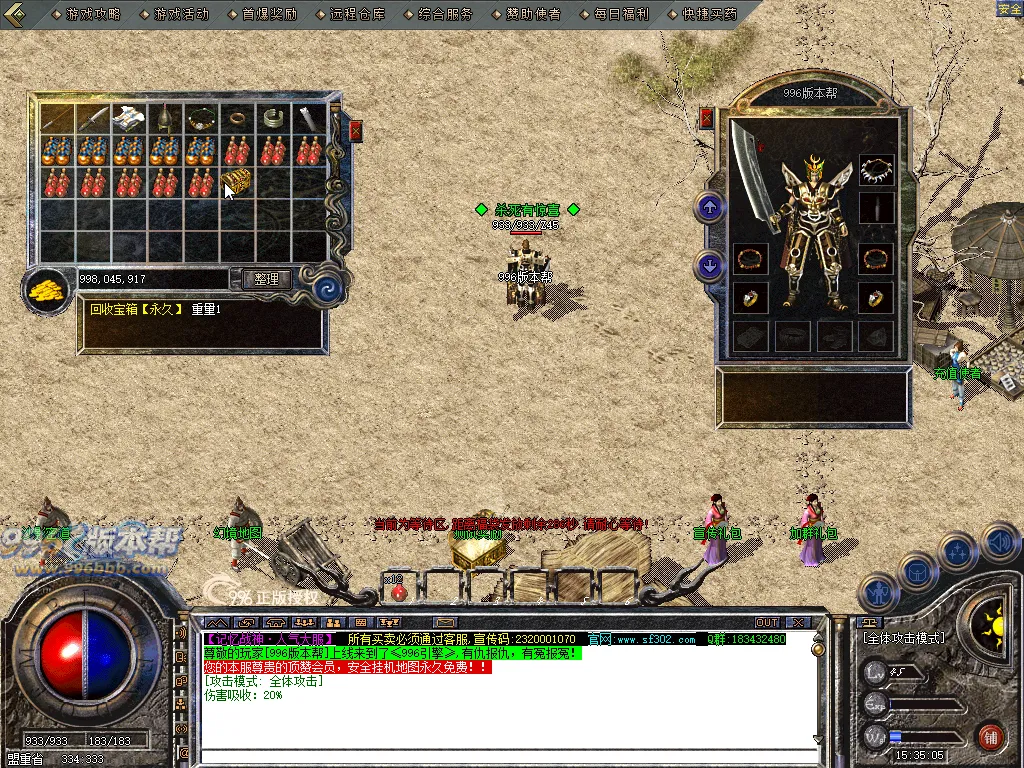1024x768 pixels.
Task: Select the helmet item in the bag
Action: pyautogui.click(x=164, y=119)
